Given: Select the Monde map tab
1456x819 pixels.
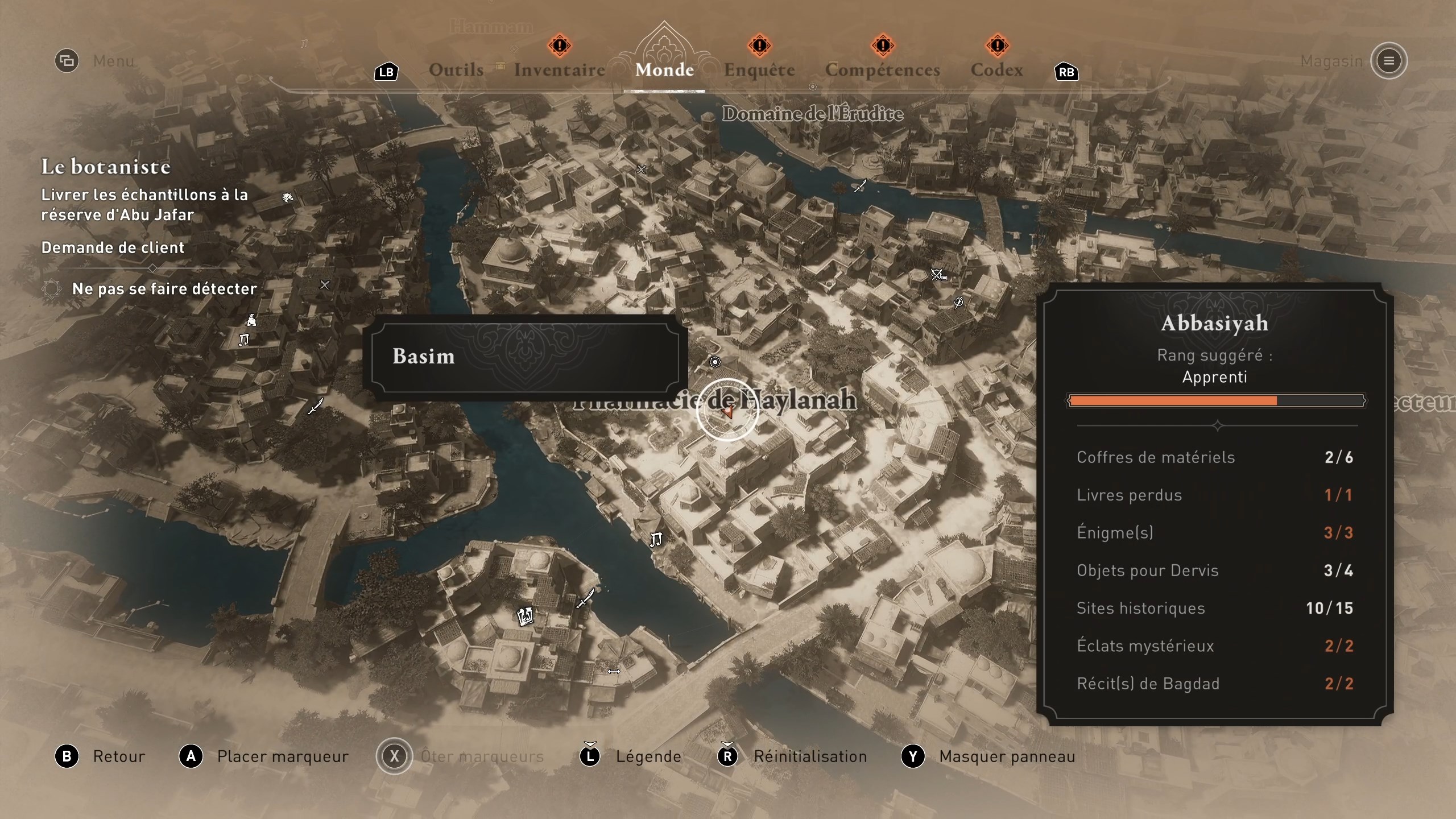Looking at the screenshot, I should click(x=664, y=70).
